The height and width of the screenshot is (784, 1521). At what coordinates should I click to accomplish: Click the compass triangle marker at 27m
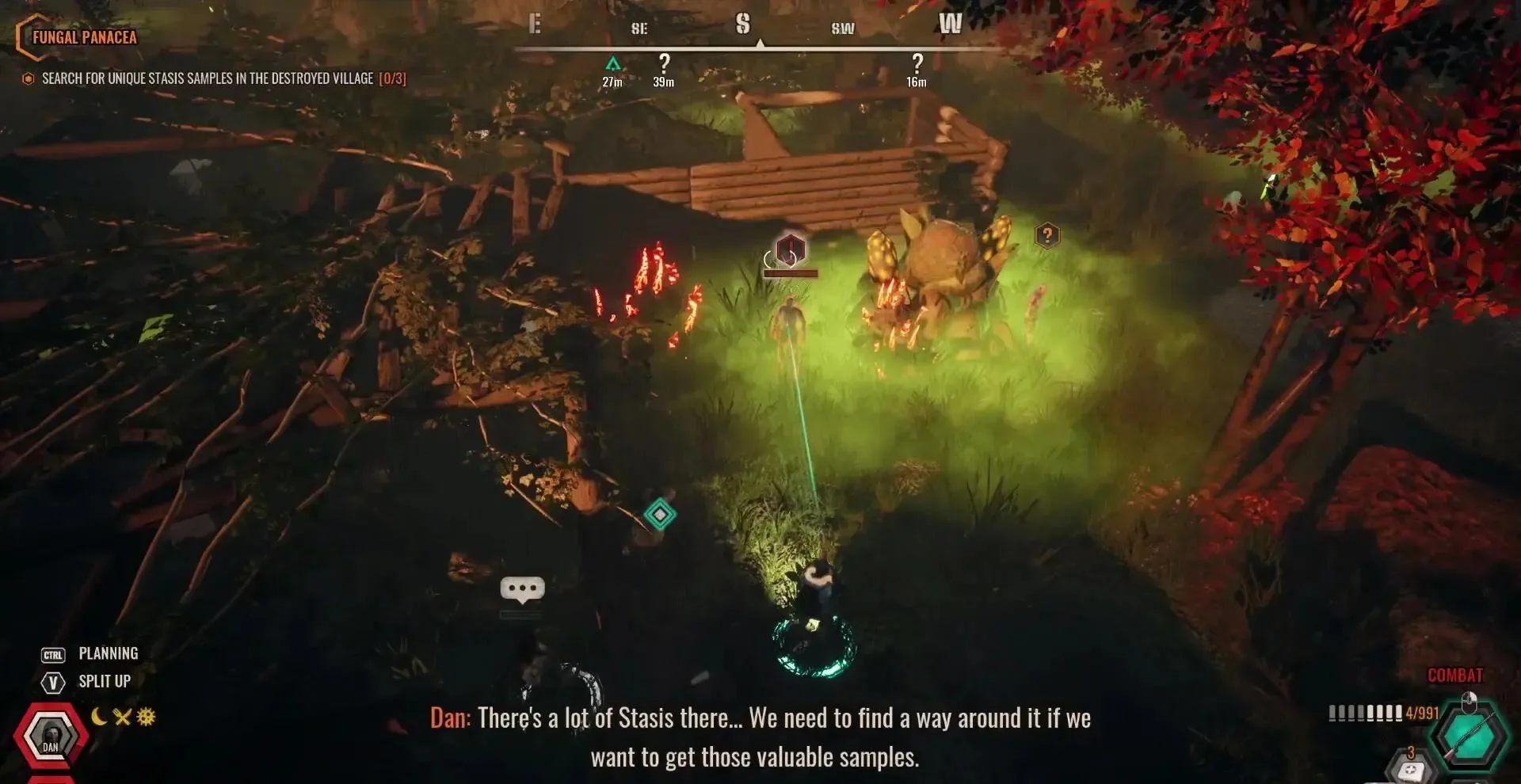pos(612,63)
